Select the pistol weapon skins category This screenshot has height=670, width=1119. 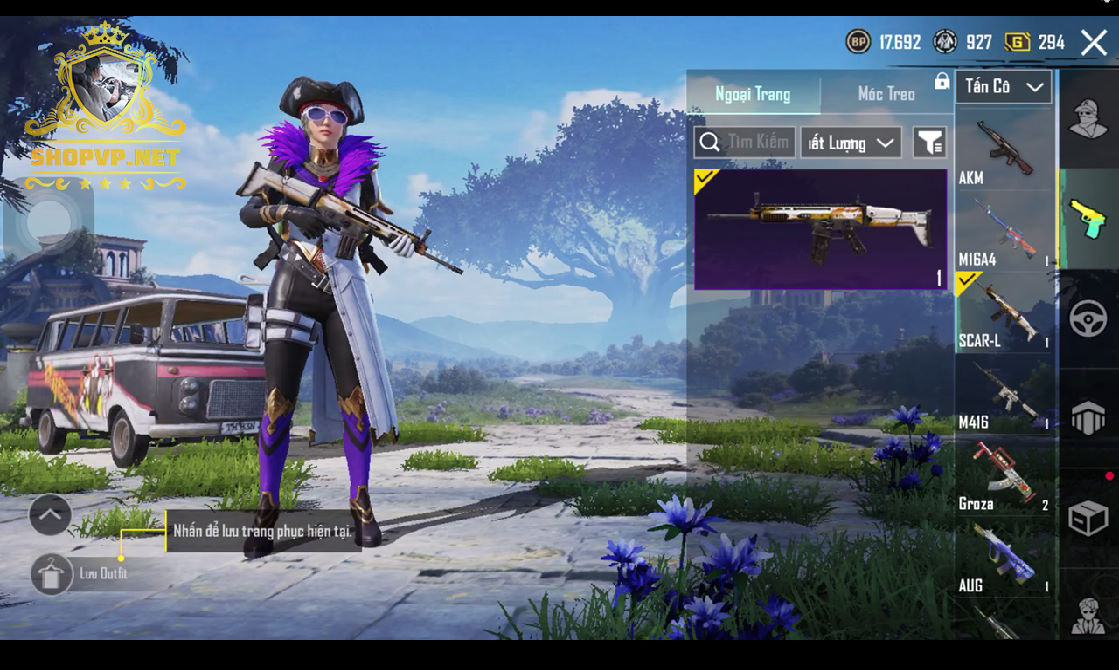click(1088, 219)
